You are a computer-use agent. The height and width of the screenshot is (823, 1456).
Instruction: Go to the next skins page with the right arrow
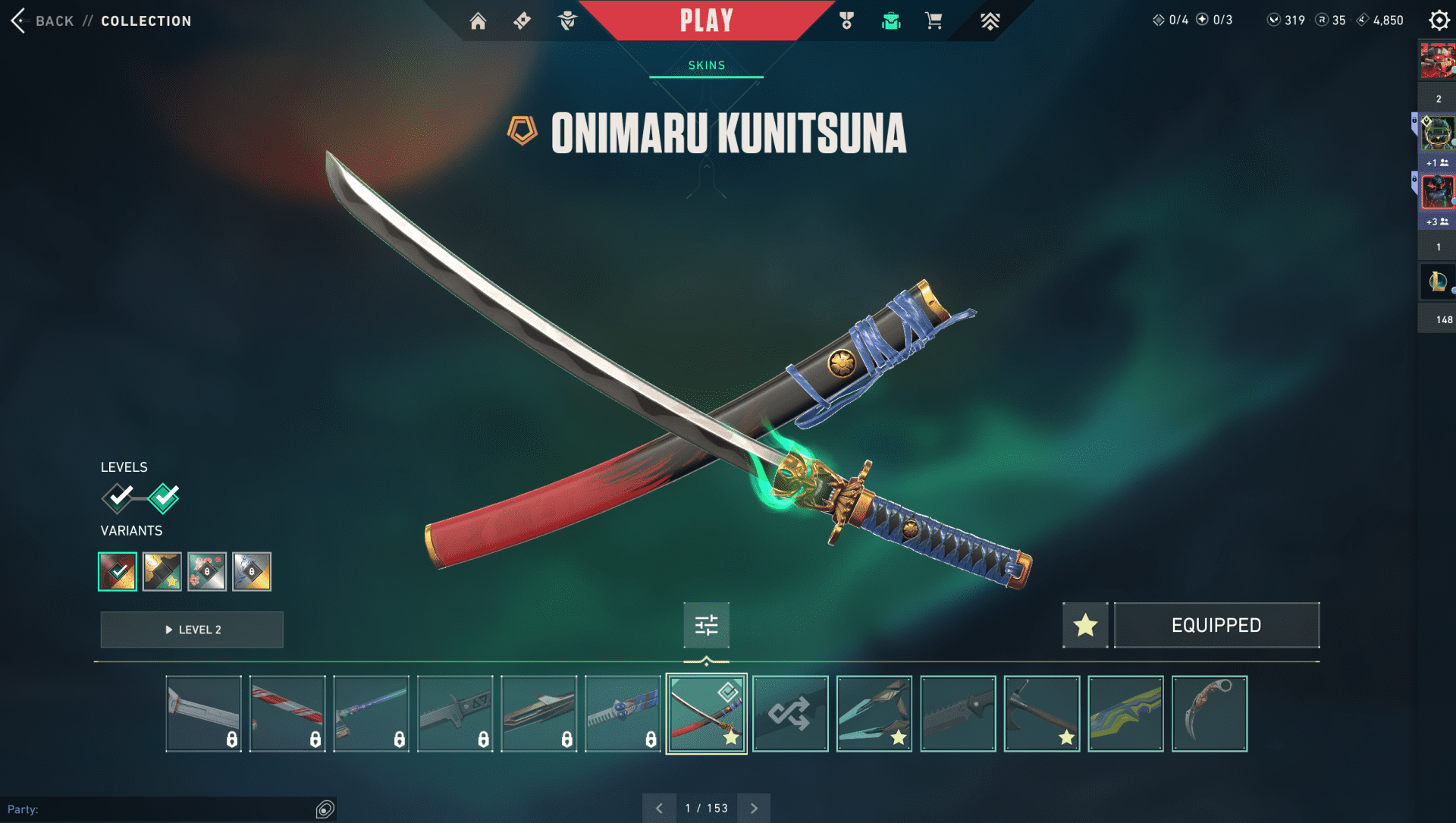click(753, 808)
